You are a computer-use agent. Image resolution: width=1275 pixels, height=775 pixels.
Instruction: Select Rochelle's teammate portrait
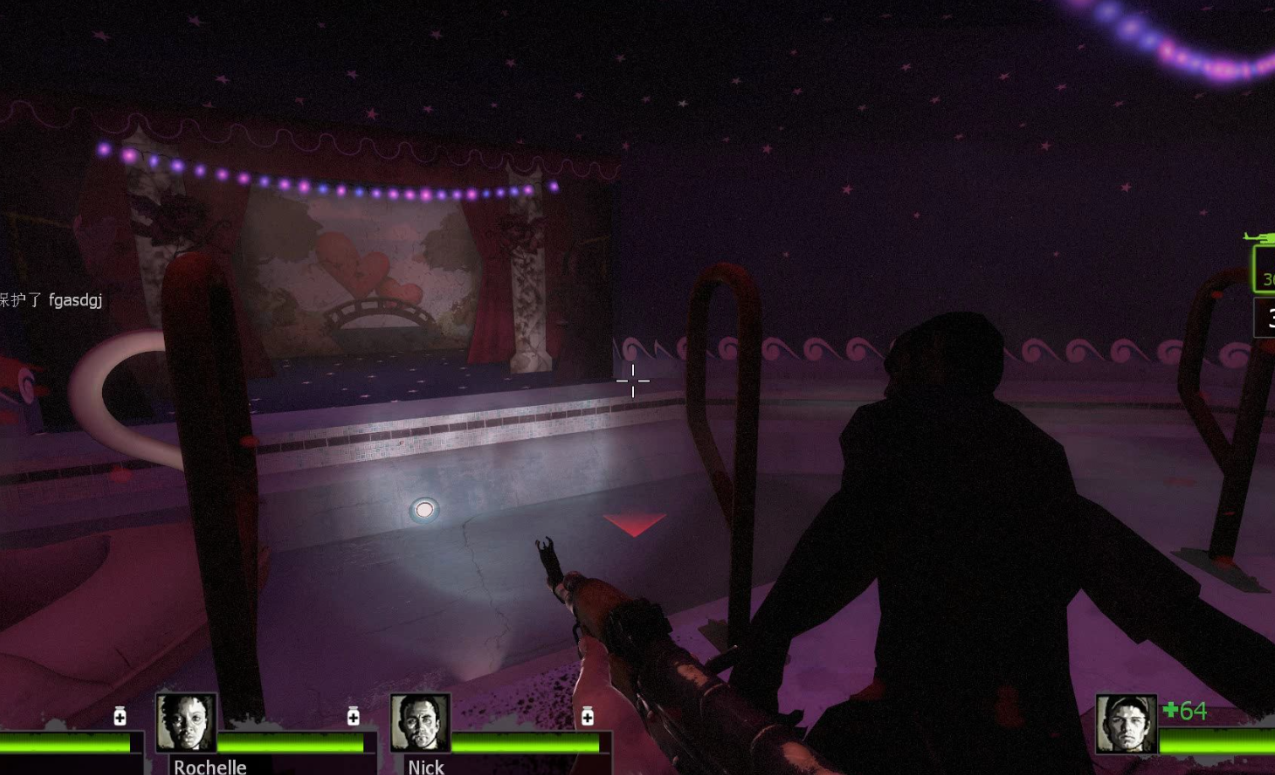click(186, 723)
